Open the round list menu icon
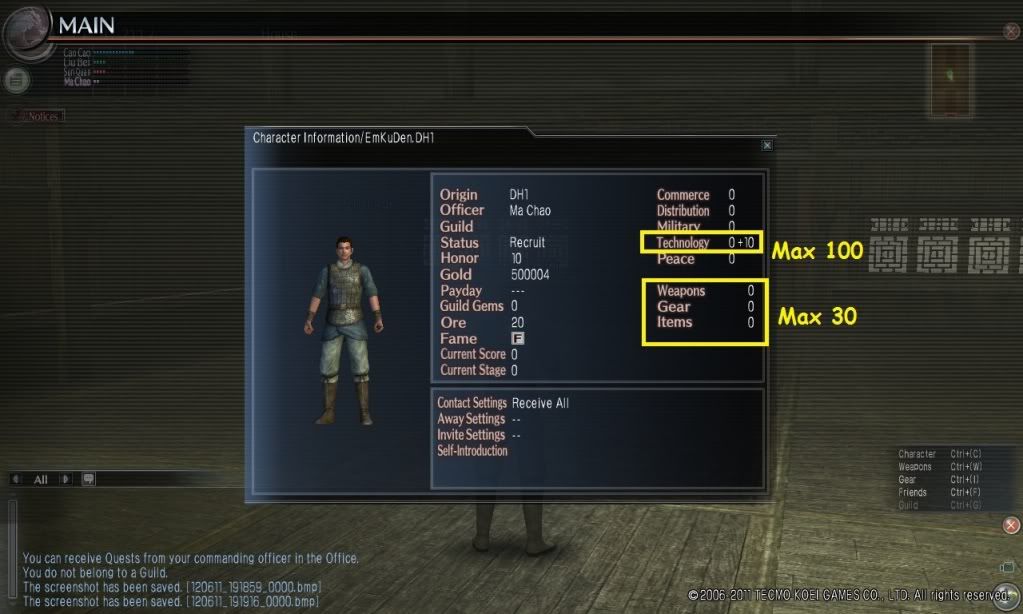 pyautogui.click(x=14, y=80)
